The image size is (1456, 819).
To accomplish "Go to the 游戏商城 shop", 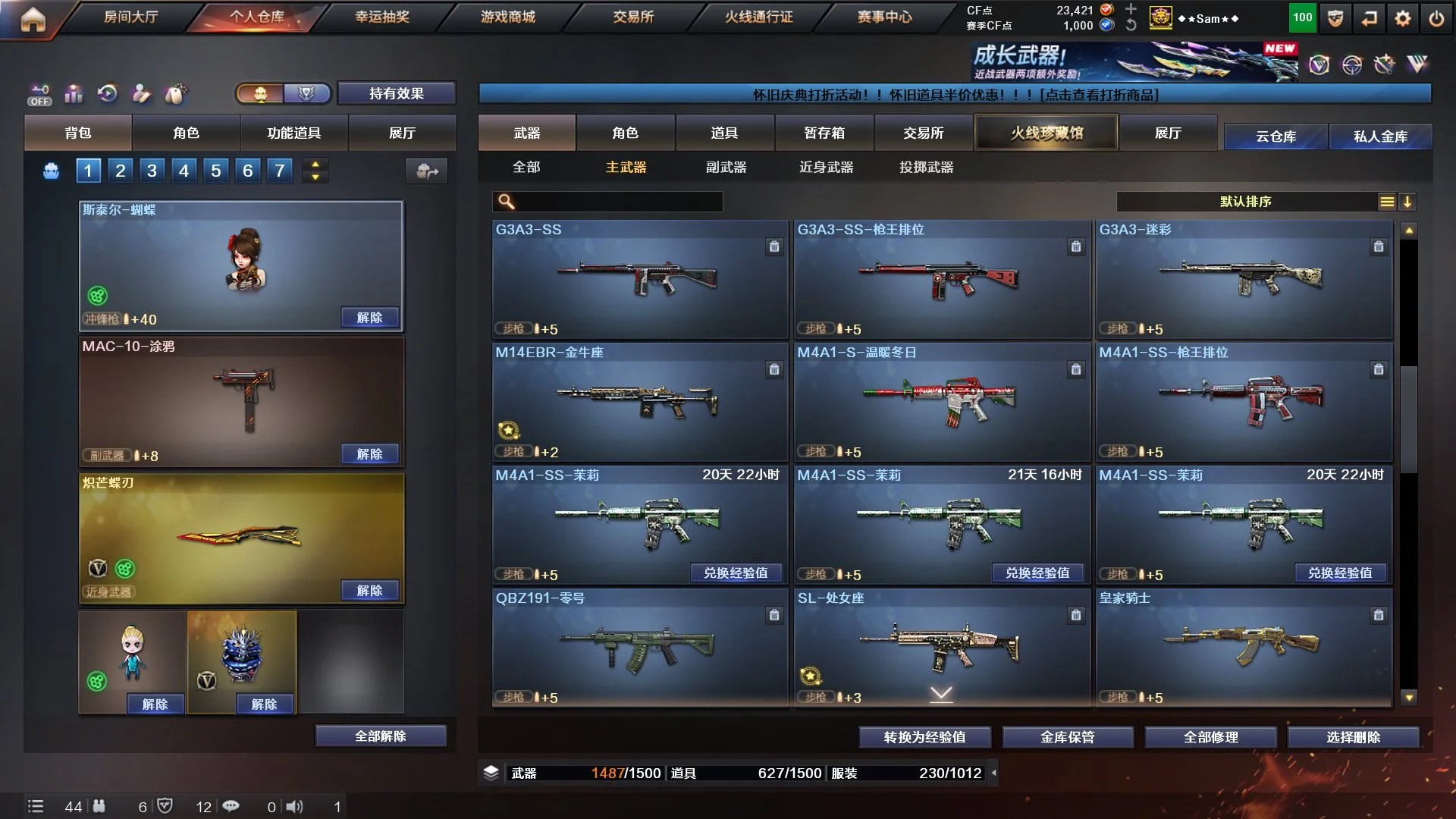I will coord(507,17).
